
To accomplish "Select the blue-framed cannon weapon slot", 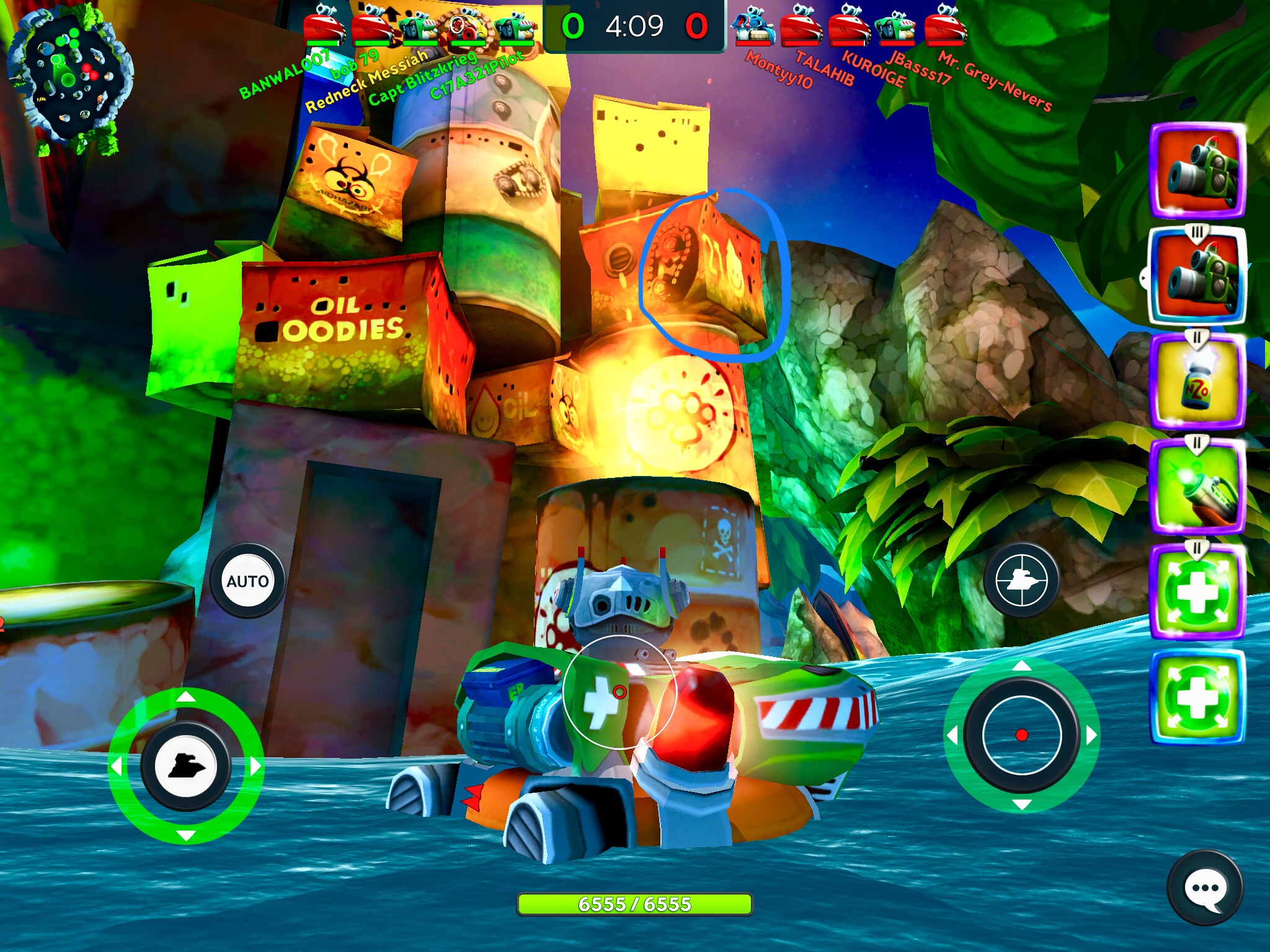I will click(x=1197, y=276).
